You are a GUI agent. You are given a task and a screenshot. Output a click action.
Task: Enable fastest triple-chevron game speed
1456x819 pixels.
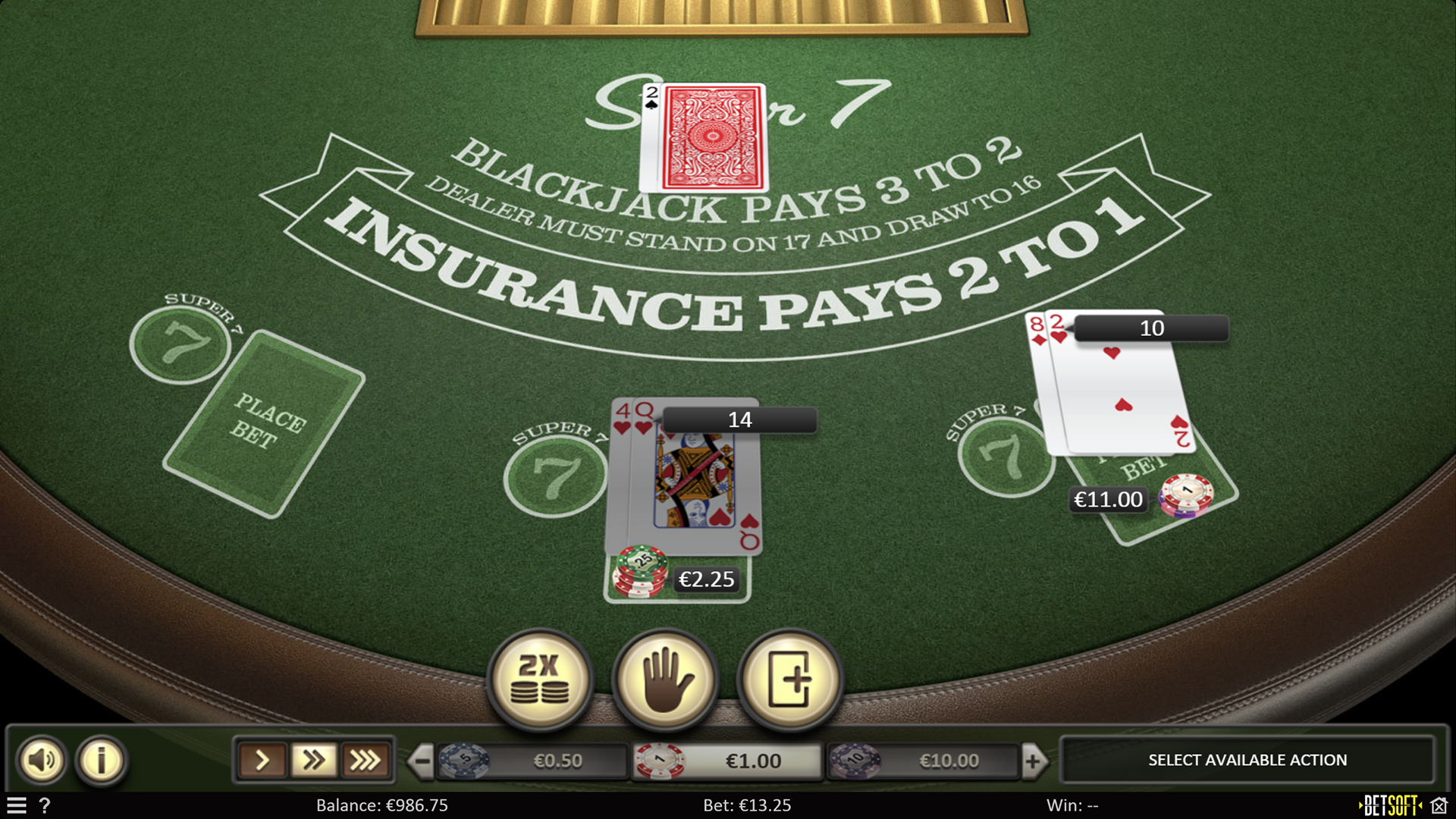tap(366, 759)
